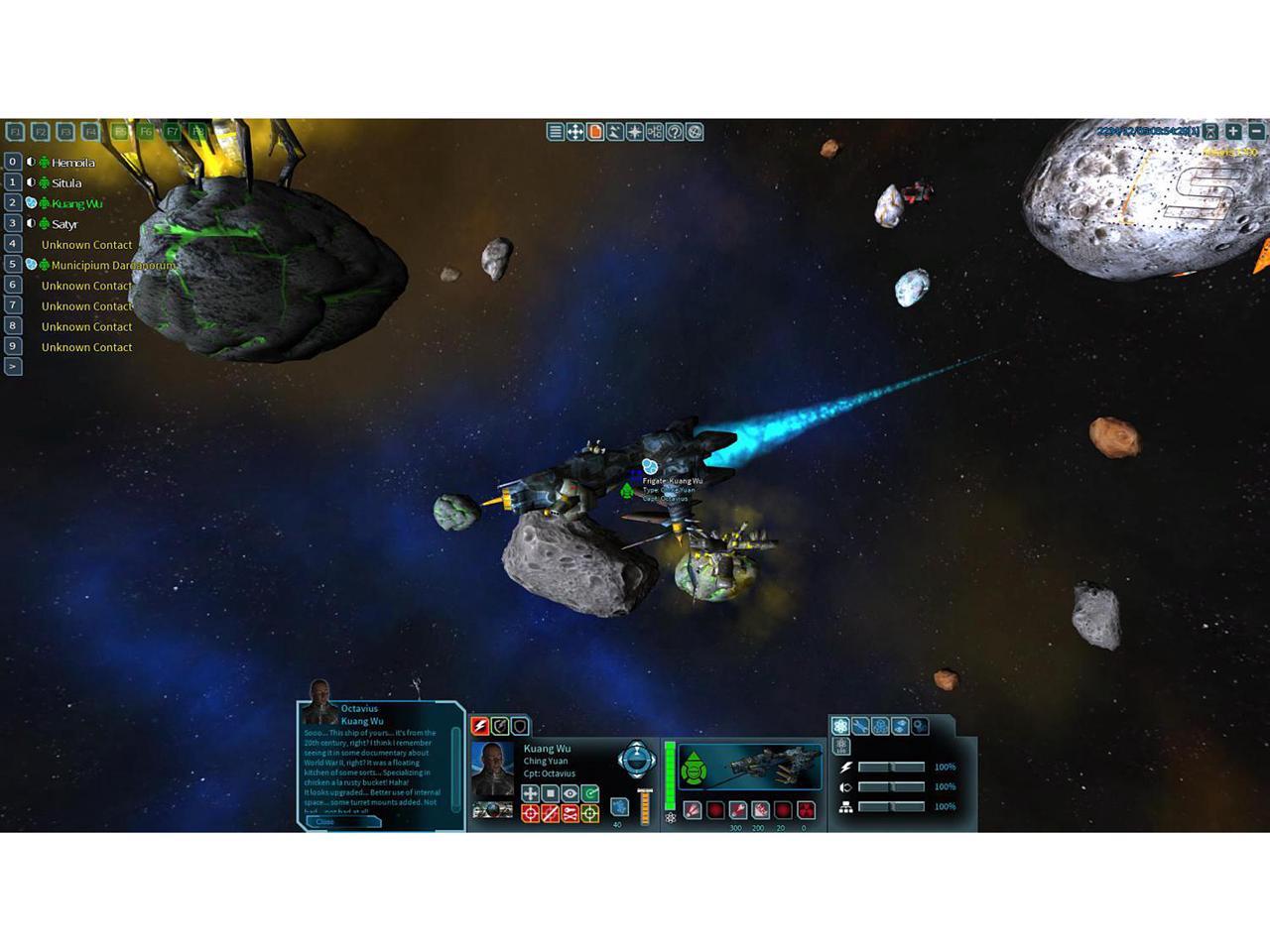Click Captain Octavius portrait in ship panel
Viewport: 1270px width, 952px height.
click(x=493, y=769)
